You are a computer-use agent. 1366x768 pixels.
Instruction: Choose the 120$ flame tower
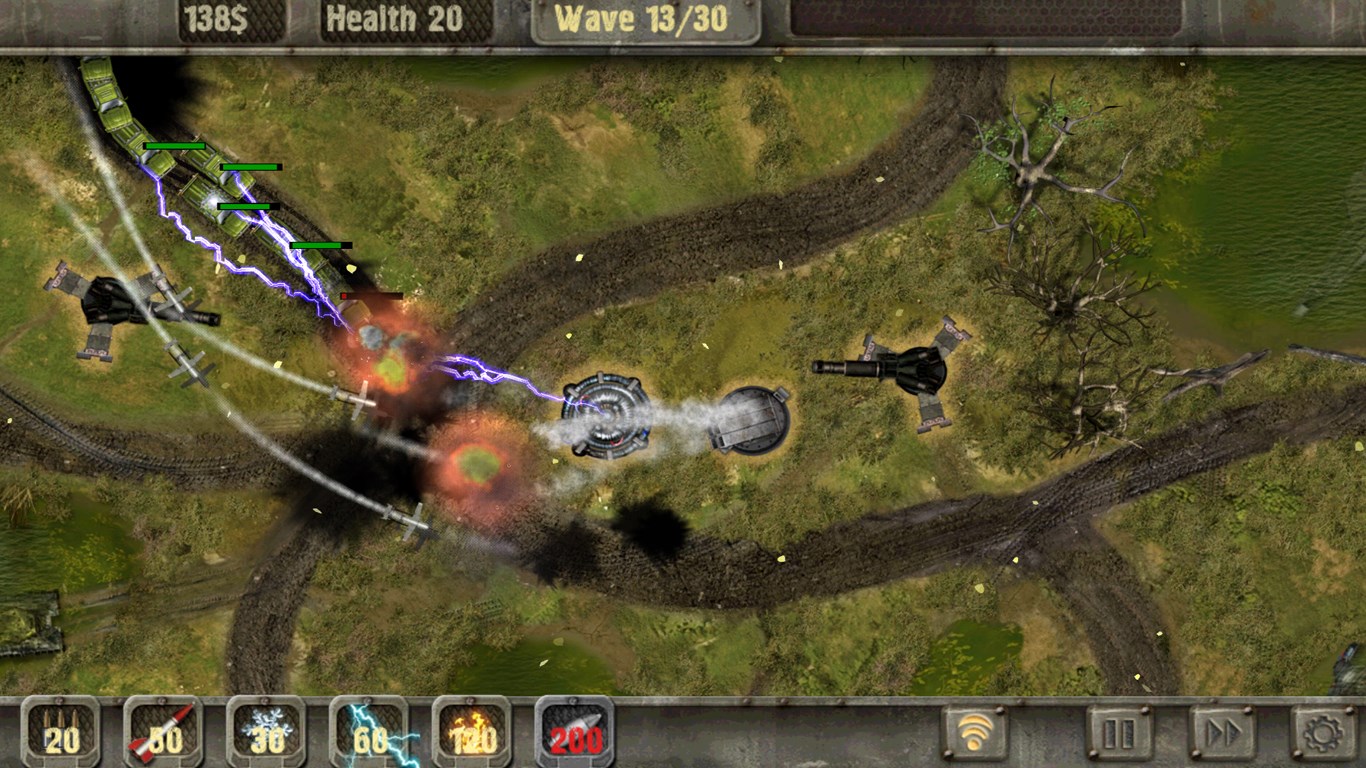[472, 732]
